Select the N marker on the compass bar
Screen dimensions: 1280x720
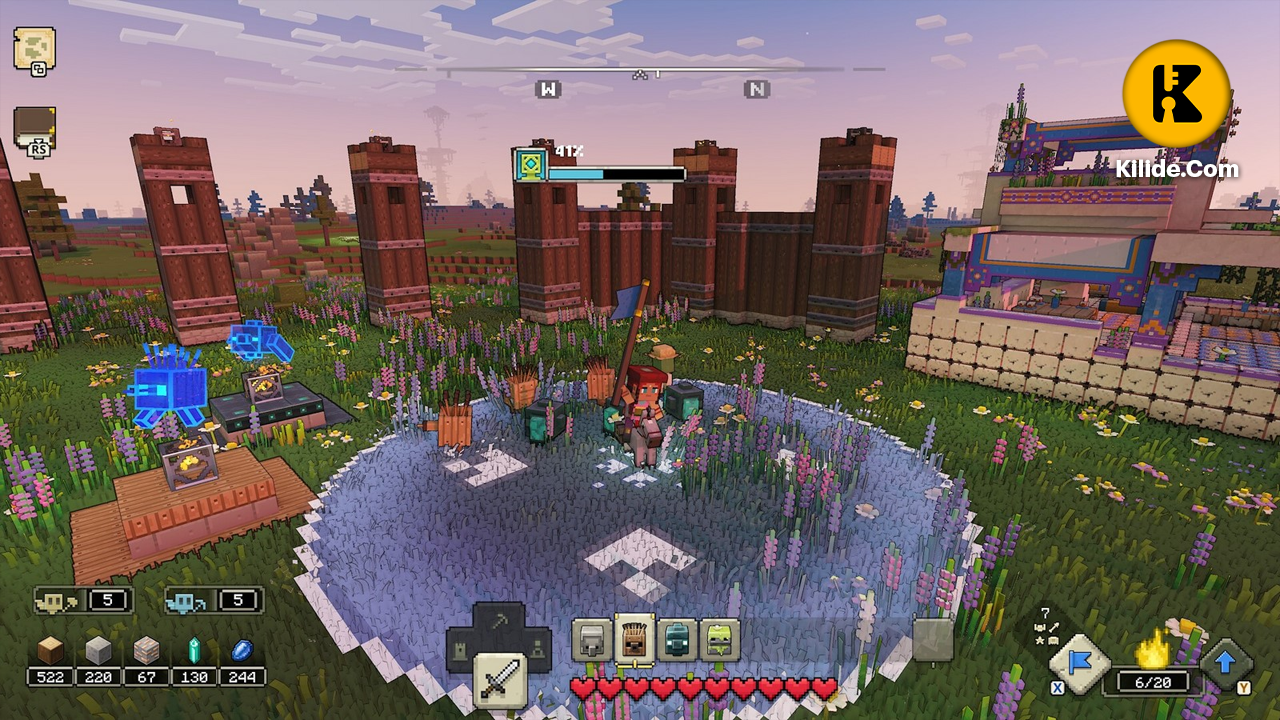(x=756, y=89)
